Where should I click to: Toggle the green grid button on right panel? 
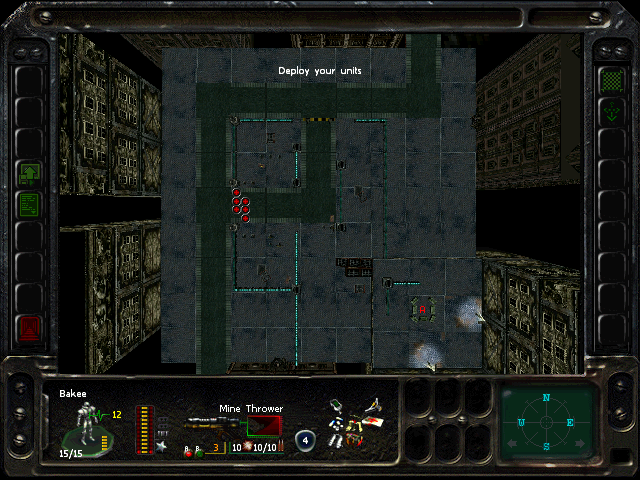tap(610, 78)
